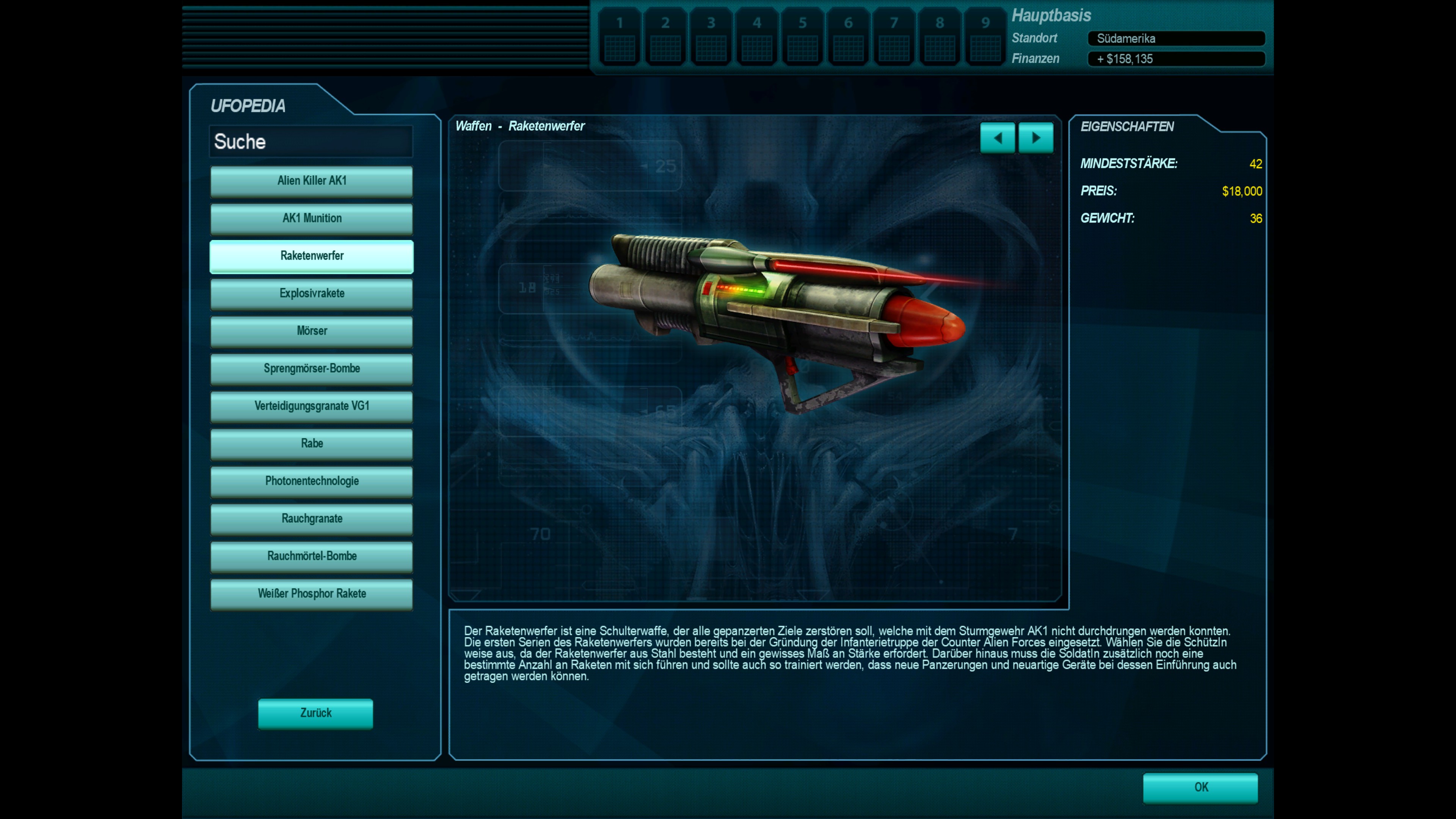Open the Rauchmörtel-Bombe entry
Screen dimensions: 1456x819
point(311,556)
